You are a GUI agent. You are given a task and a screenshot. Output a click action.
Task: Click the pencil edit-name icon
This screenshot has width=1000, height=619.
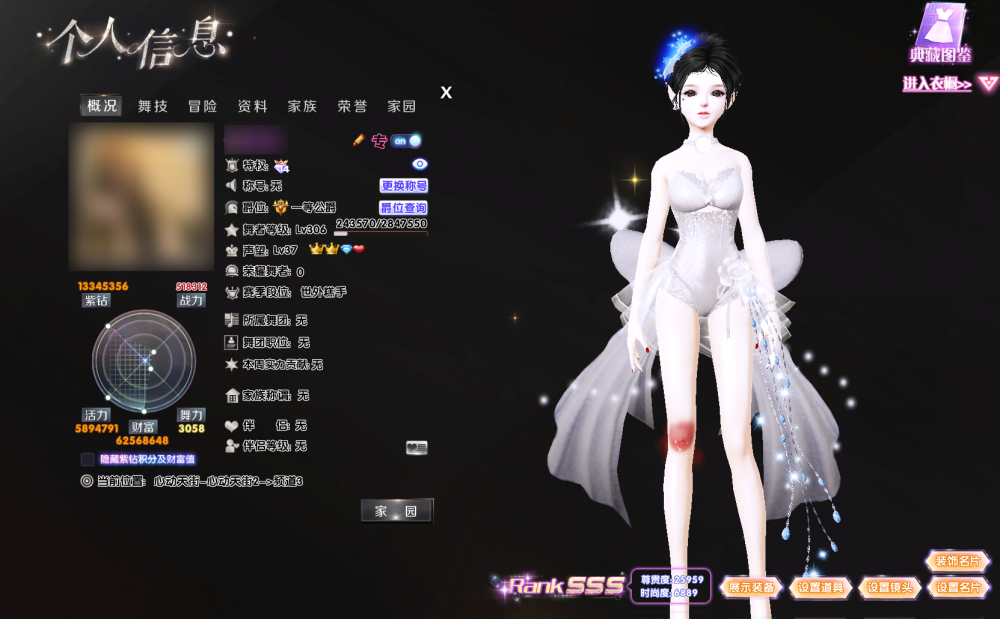359,141
